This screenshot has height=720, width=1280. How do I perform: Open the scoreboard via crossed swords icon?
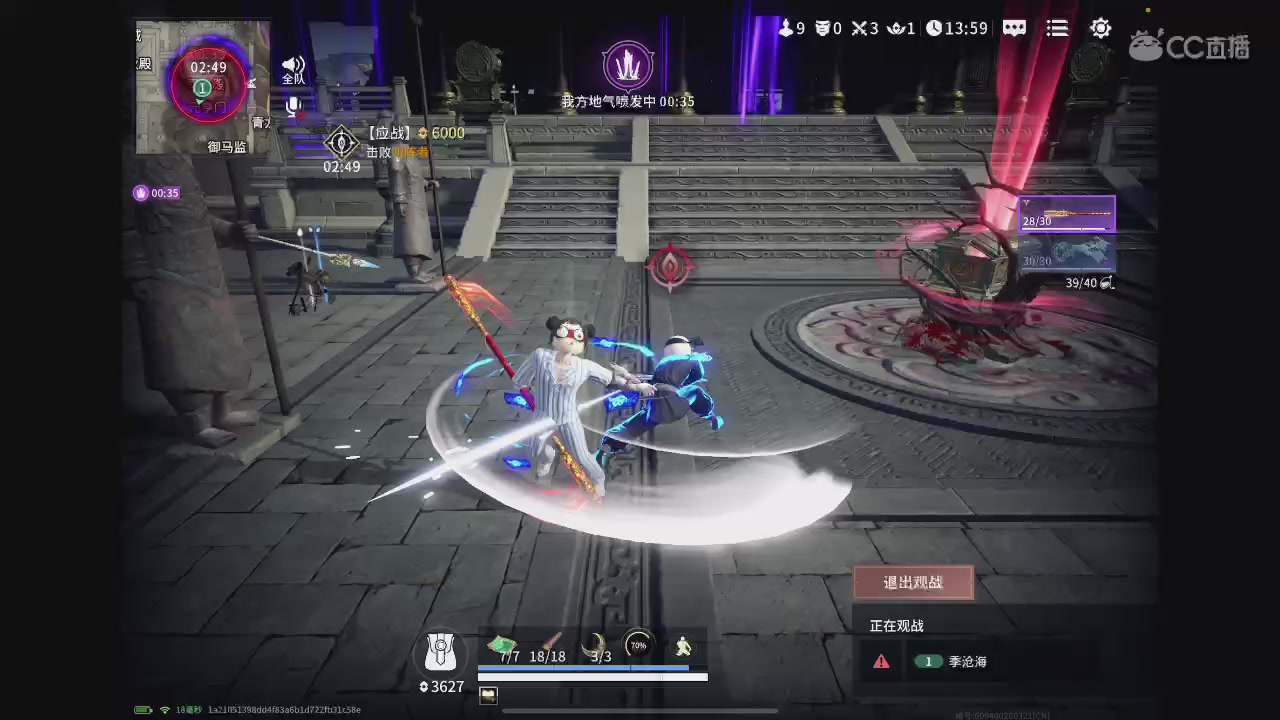coord(862,28)
